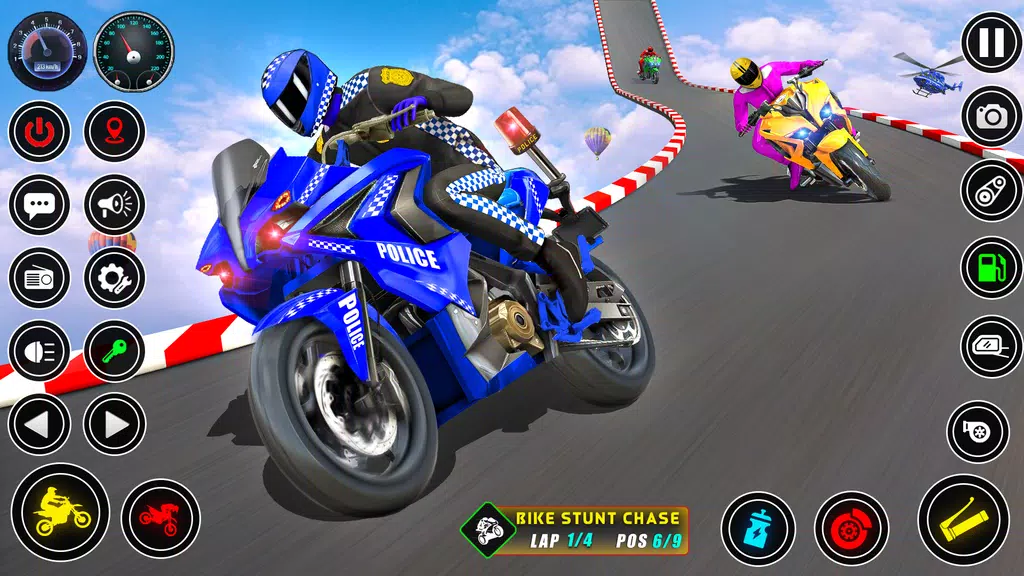Image resolution: width=1024 pixels, height=576 pixels.
Task: Turn on the radio
Action: 39,277
